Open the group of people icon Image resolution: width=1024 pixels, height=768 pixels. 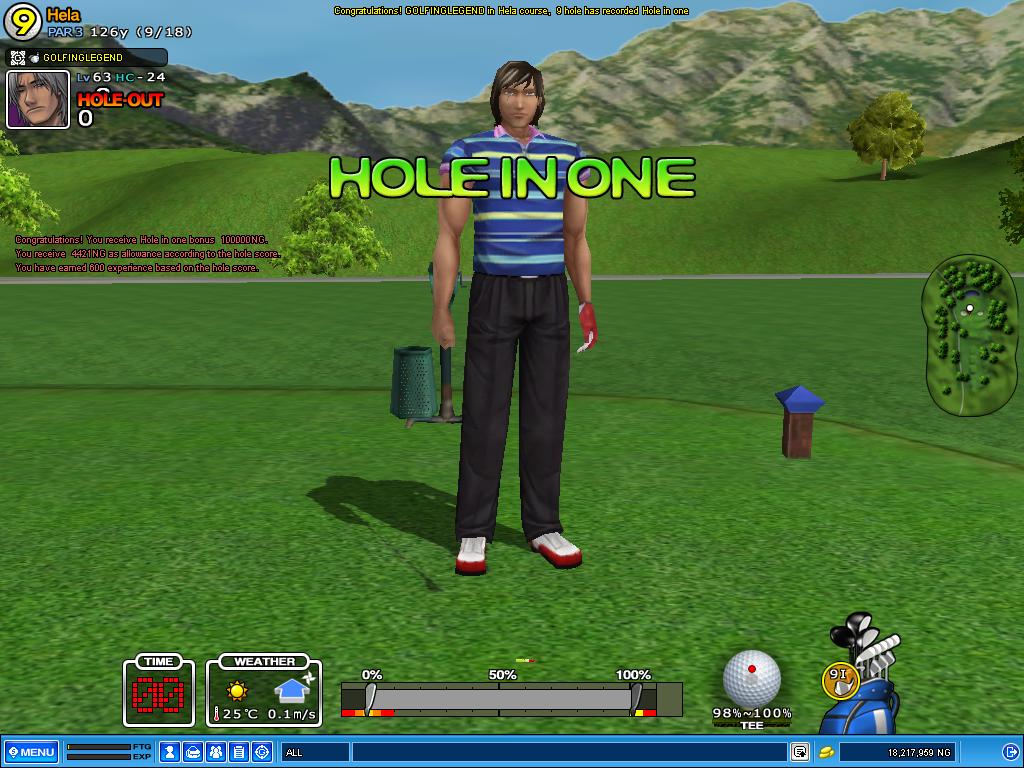(216, 752)
